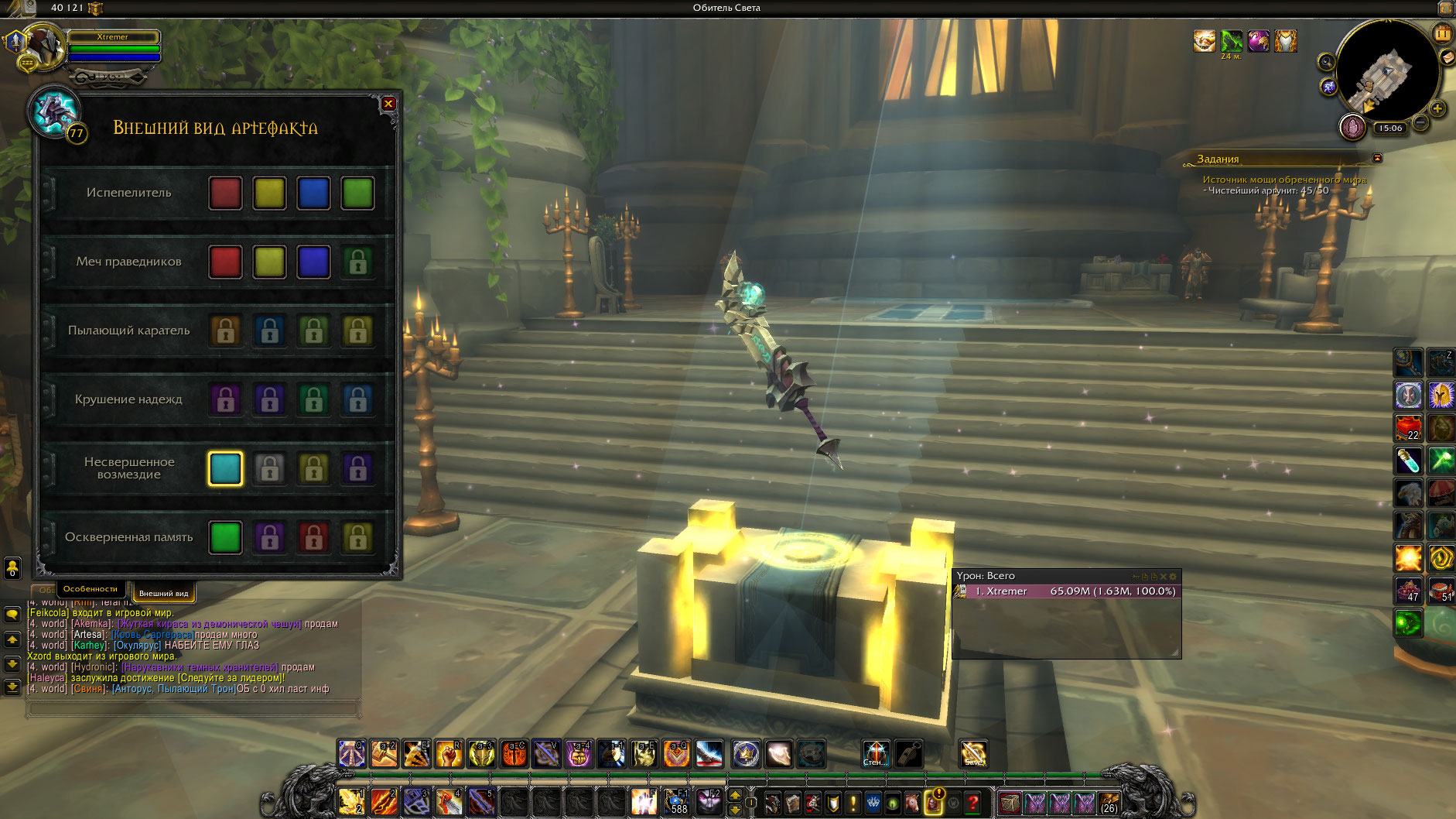The width and height of the screenshot is (1456, 819).
Task: Select the teal Несвершенное возмездие swatch
Action: pyautogui.click(x=225, y=468)
